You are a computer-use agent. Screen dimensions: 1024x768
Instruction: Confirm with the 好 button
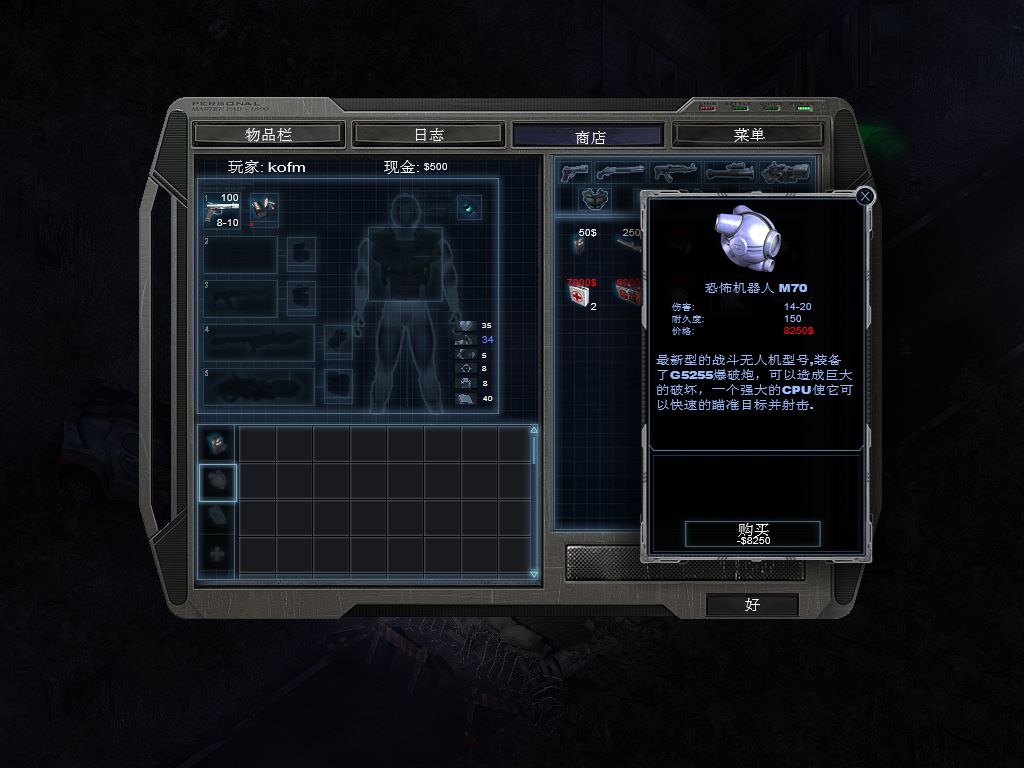(752, 604)
